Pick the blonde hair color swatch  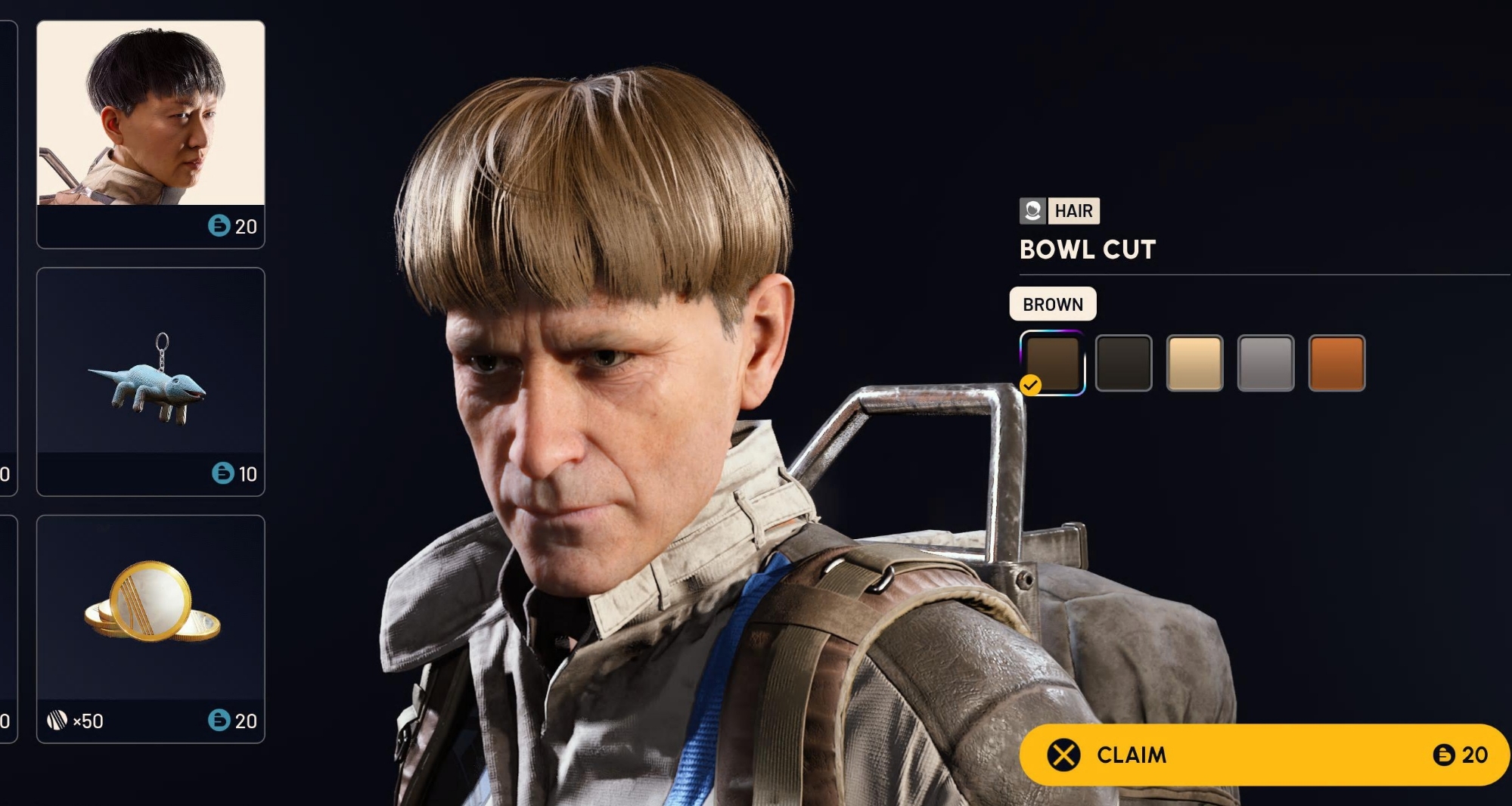coord(1194,363)
